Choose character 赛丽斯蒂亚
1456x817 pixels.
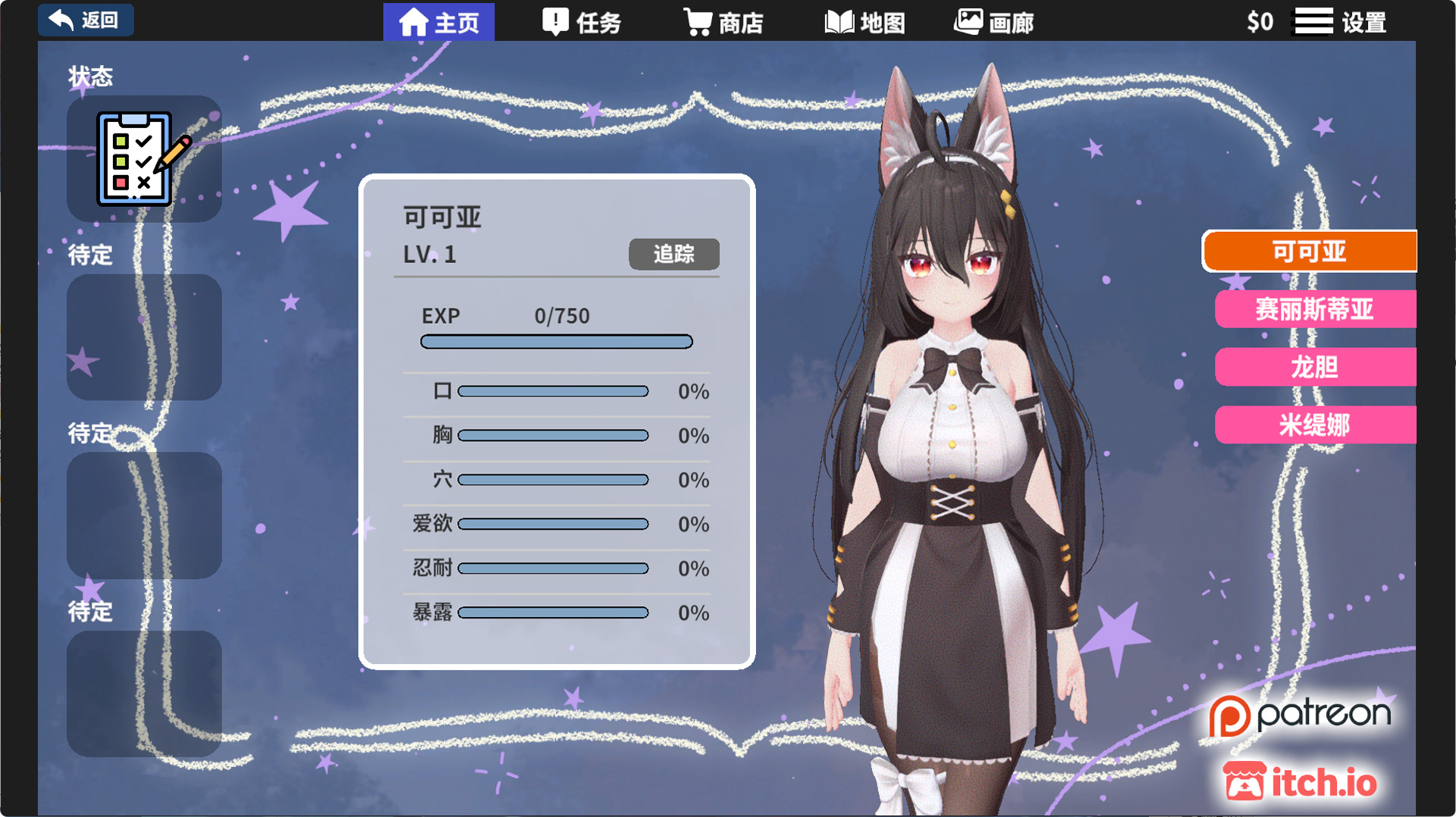click(1315, 309)
